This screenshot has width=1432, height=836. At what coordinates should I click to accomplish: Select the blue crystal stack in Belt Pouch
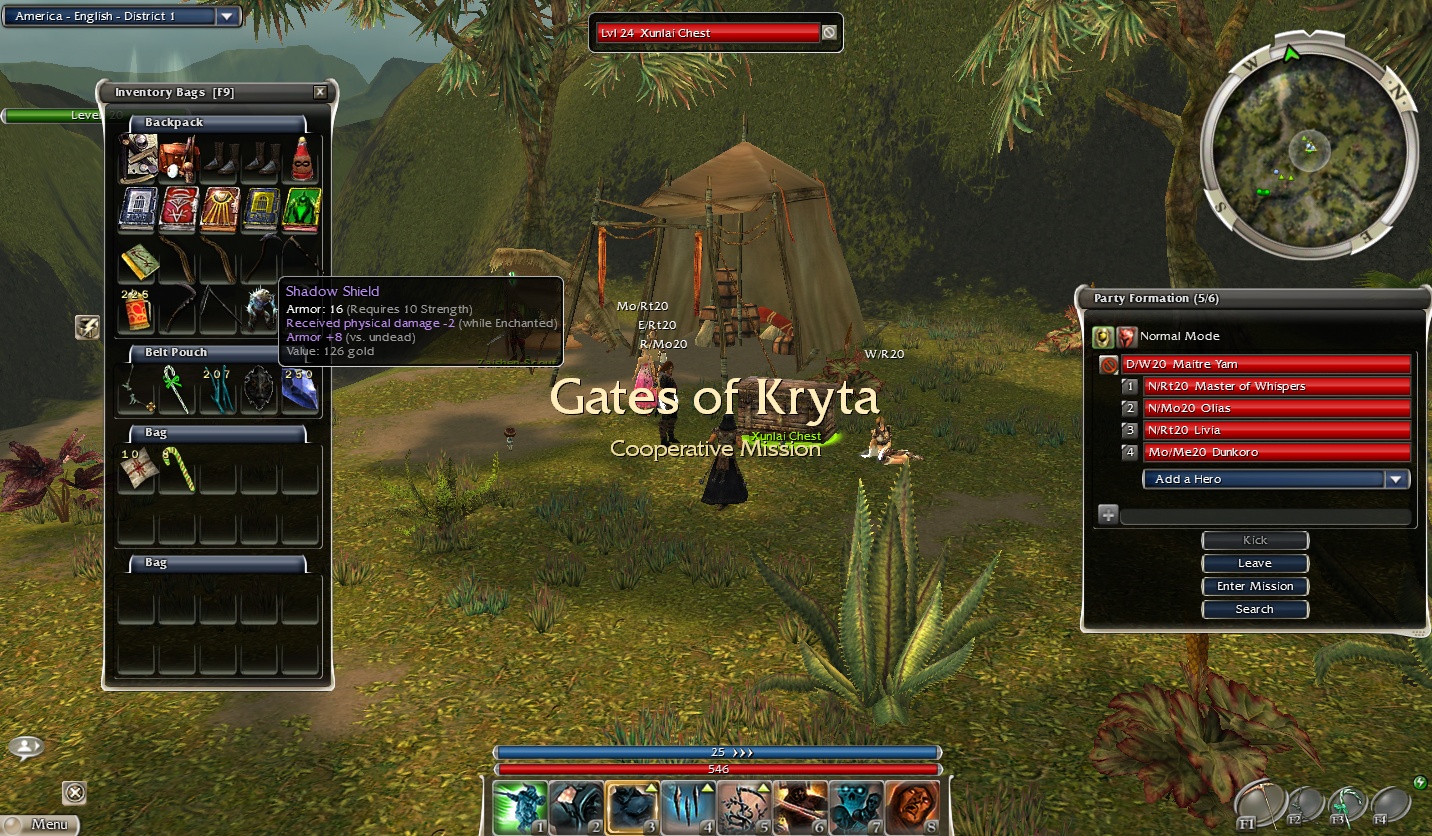tap(300, 388)
